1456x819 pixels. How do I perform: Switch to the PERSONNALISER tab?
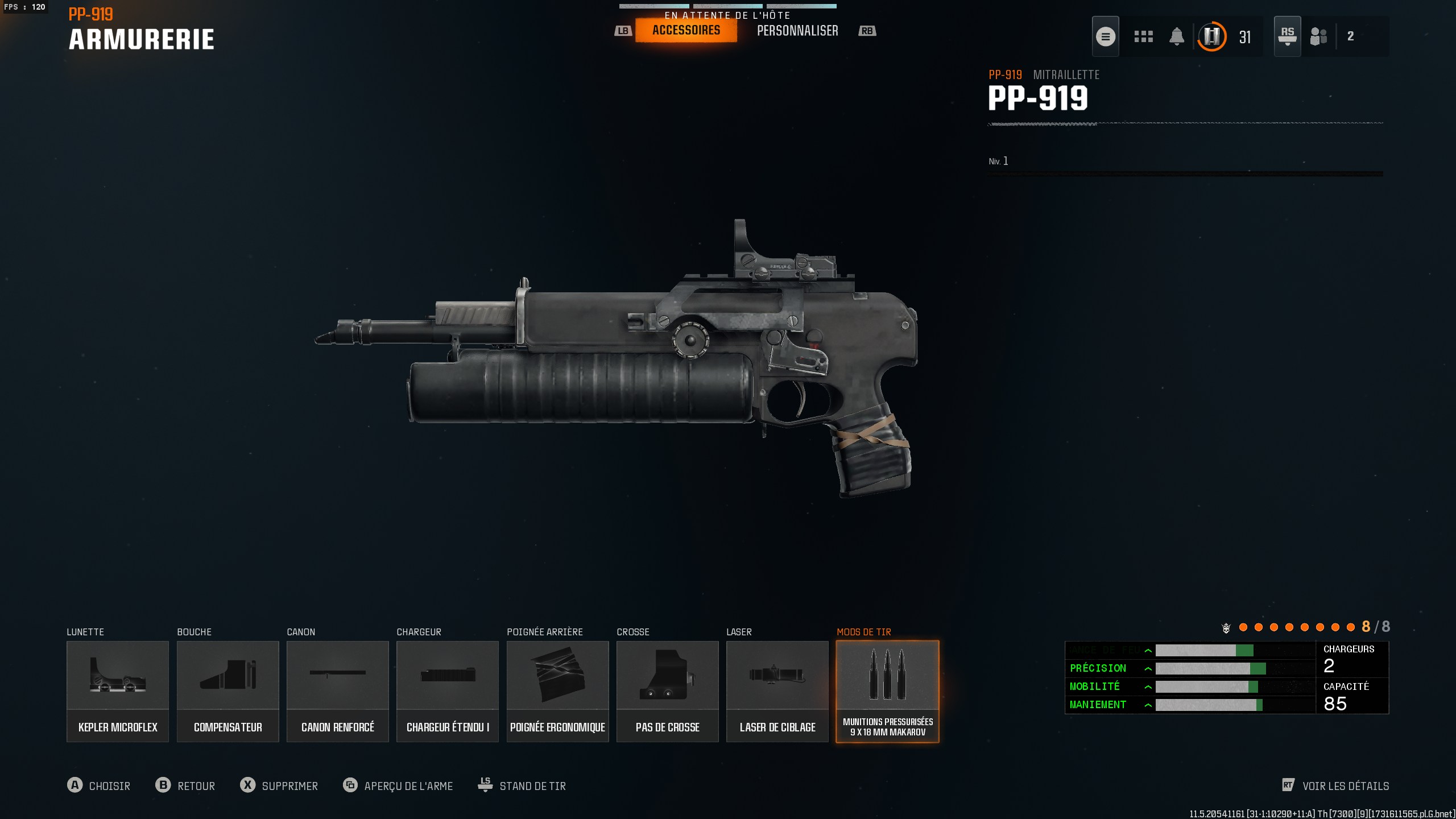tap(798, 30)
